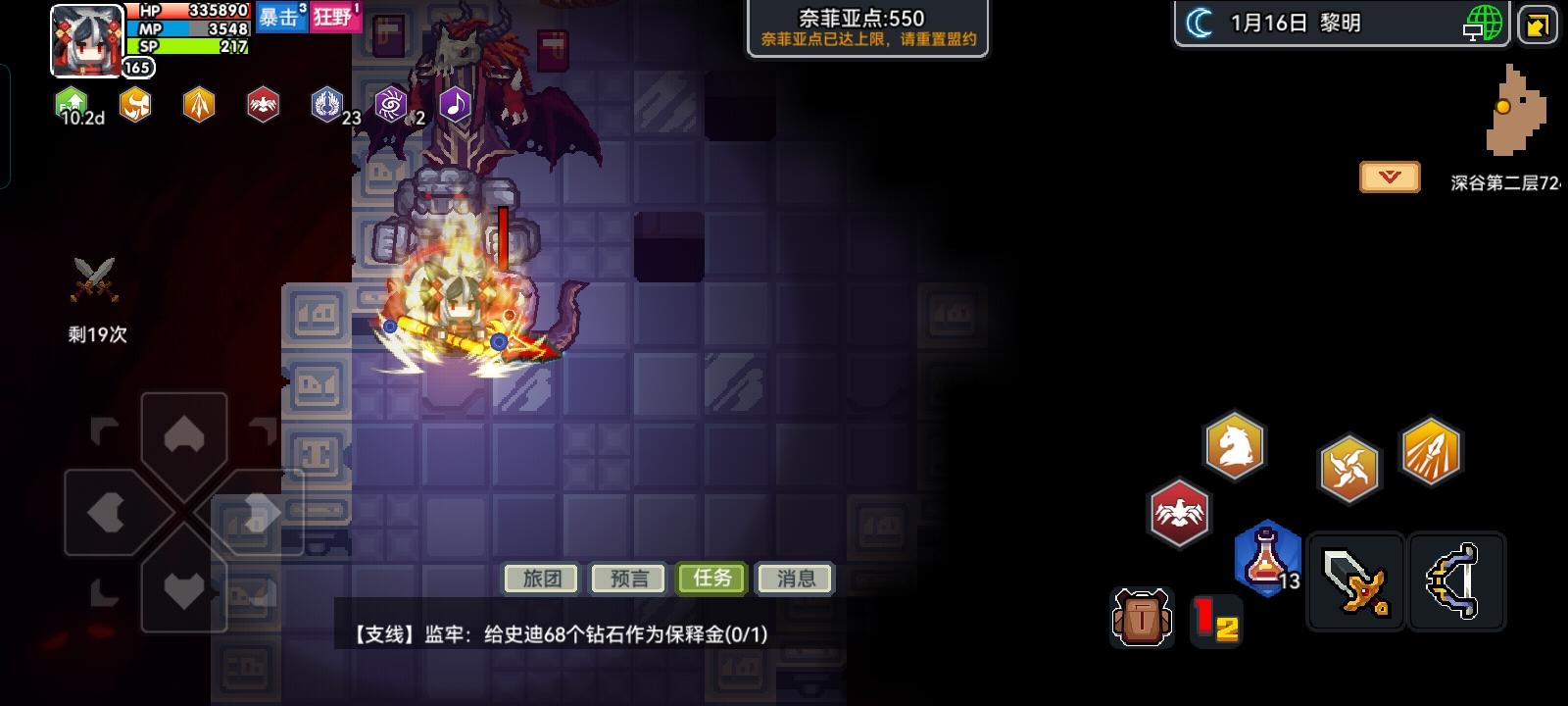Switch to the 旅团 tab

(x=540, y=579)
